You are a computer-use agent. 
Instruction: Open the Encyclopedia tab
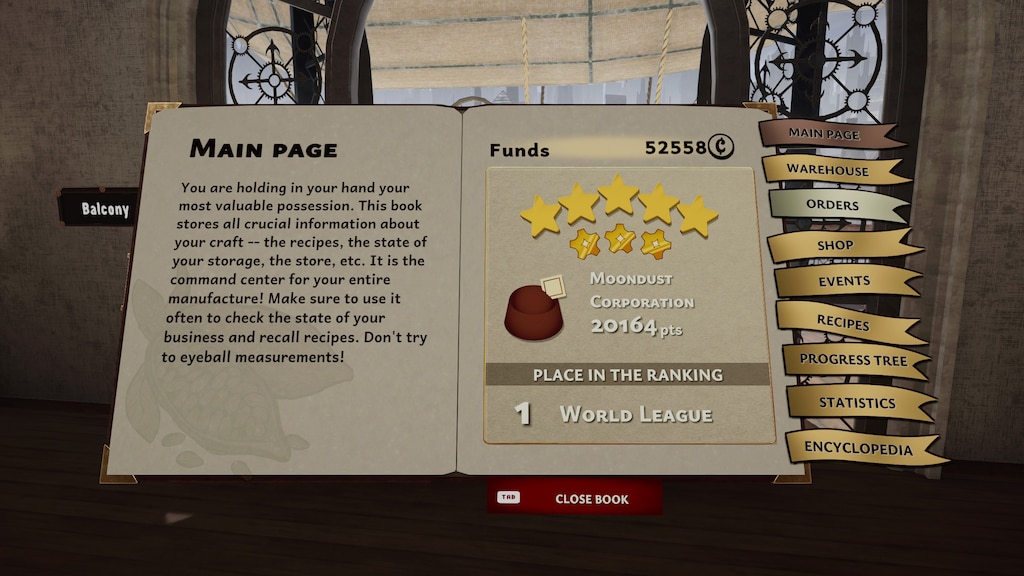858,449
